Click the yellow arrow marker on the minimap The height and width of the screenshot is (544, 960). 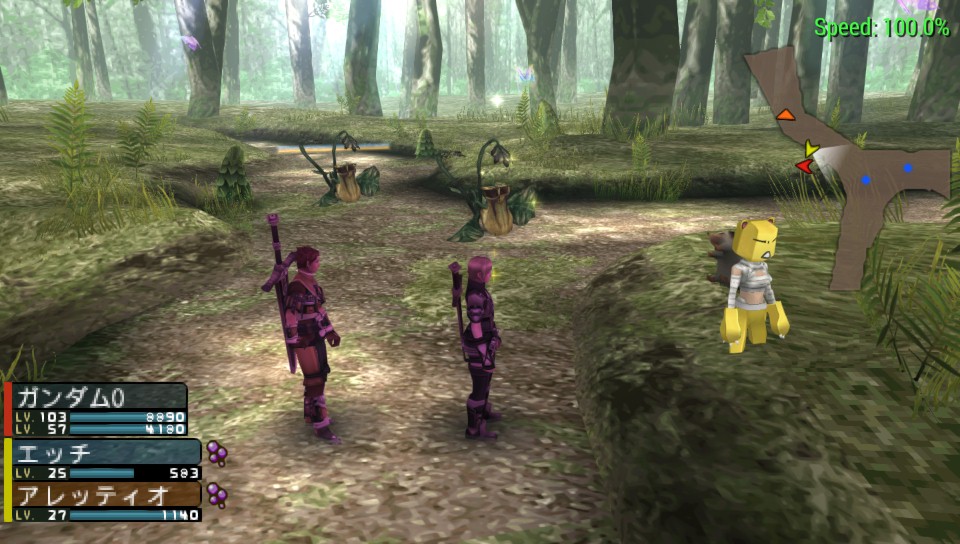(x=811, y=149)
